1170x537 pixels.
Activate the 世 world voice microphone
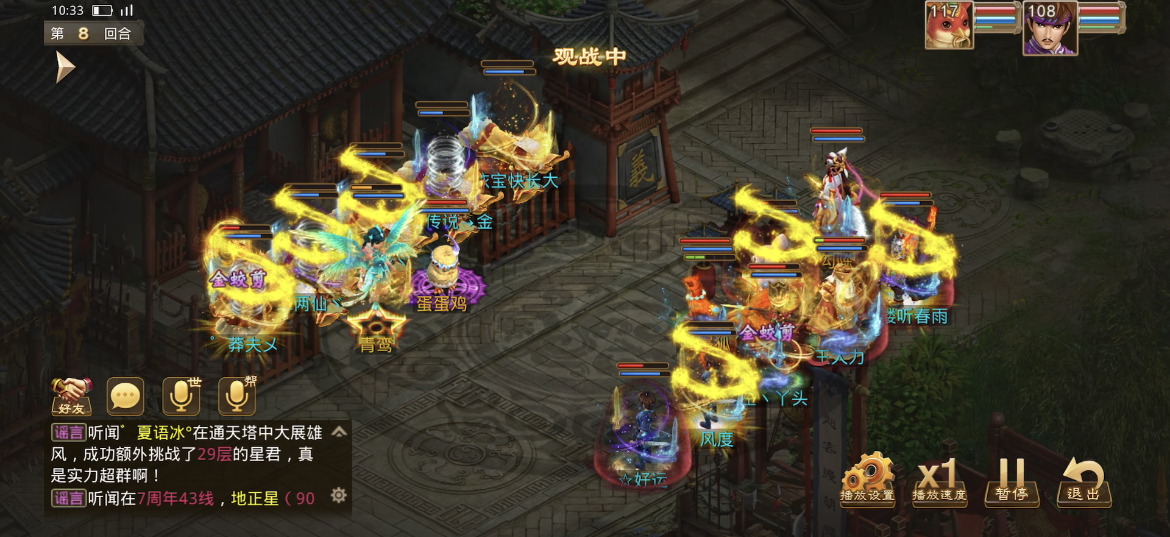pos(181,396)
